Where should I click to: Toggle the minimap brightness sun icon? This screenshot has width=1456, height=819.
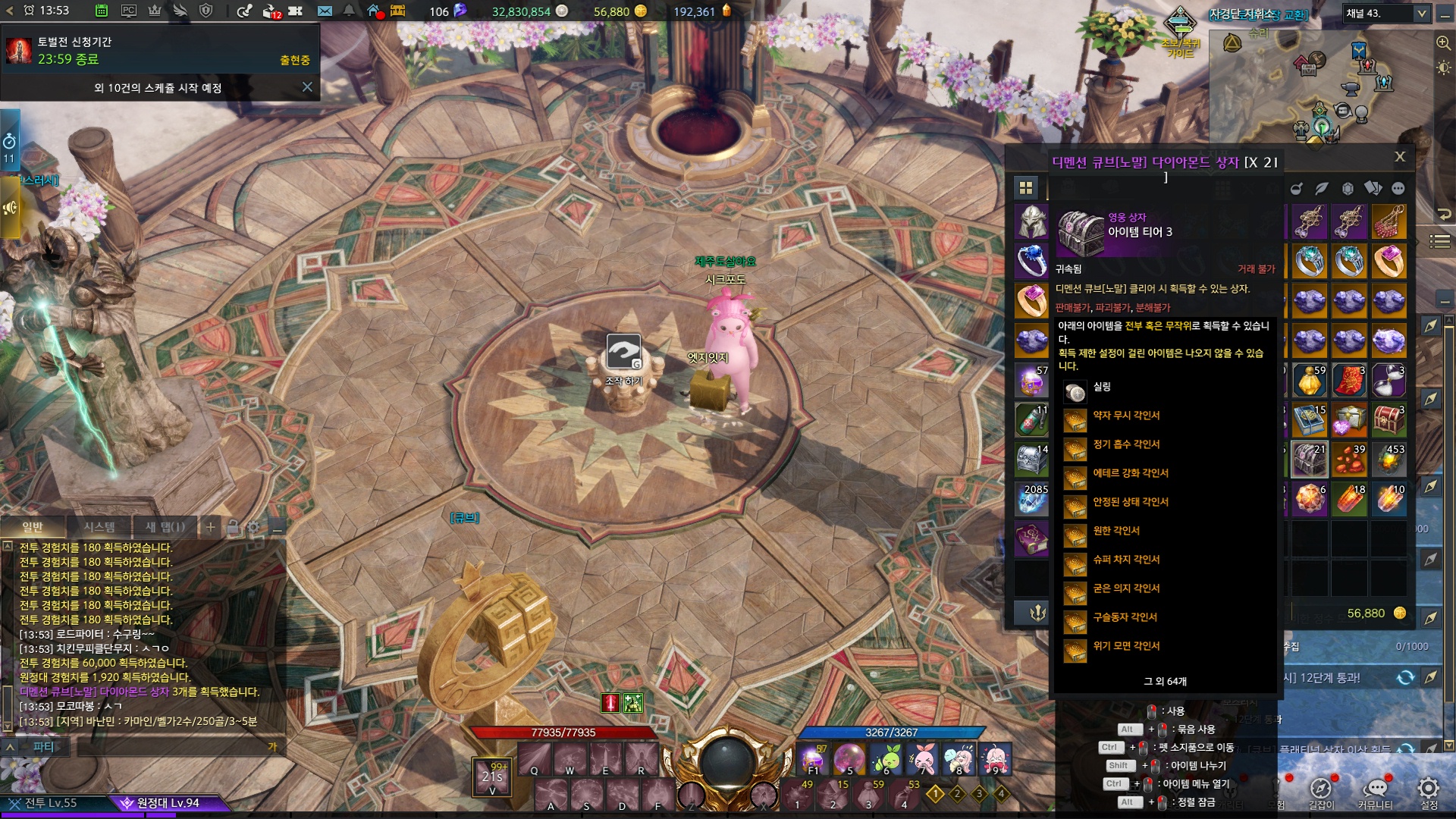pyautogui.click(x=1443, y=68)
